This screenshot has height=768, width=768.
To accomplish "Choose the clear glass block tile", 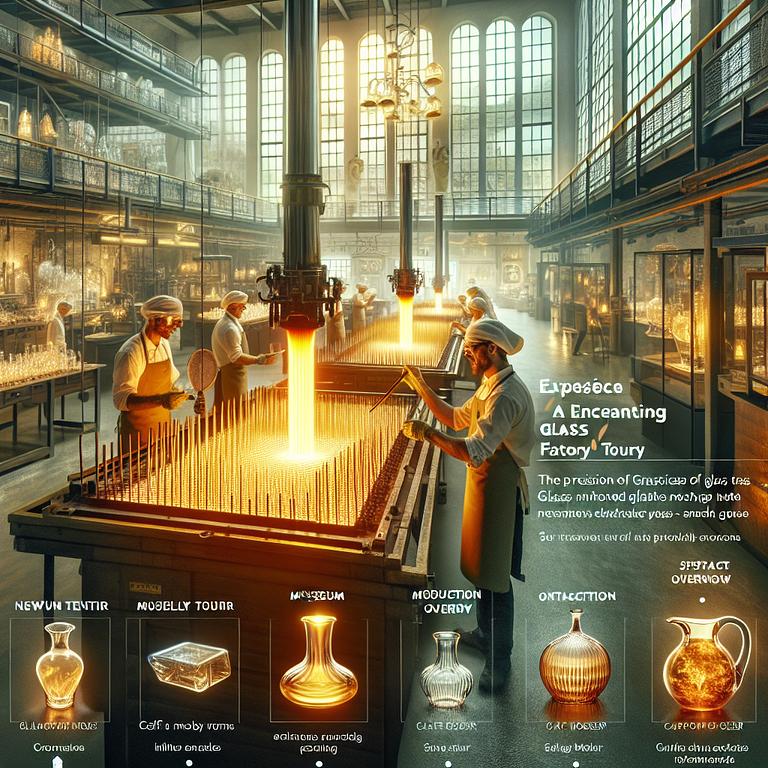I will click(189, 664).
